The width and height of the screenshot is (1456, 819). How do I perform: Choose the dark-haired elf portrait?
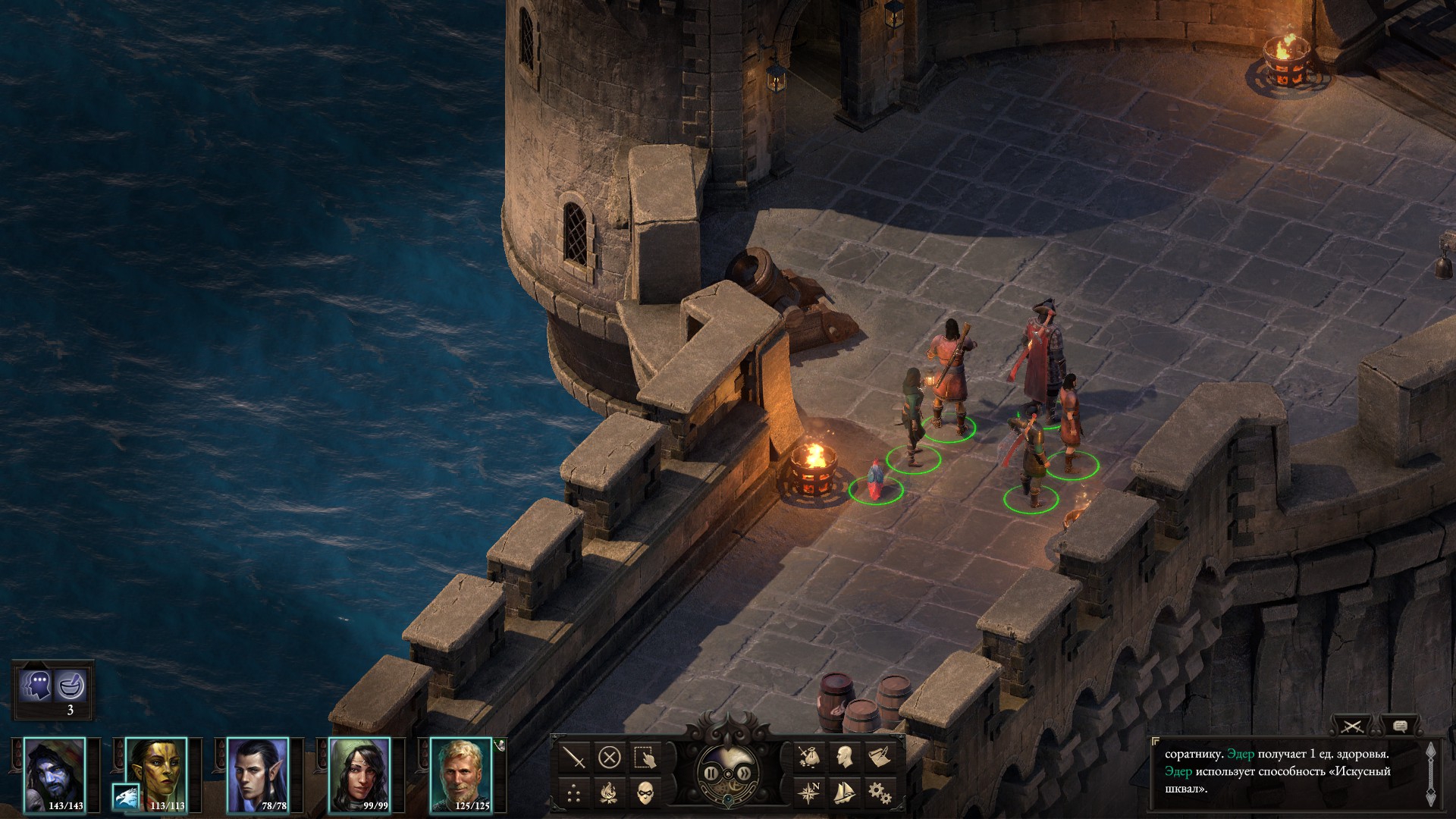click(x=258, y=773)
